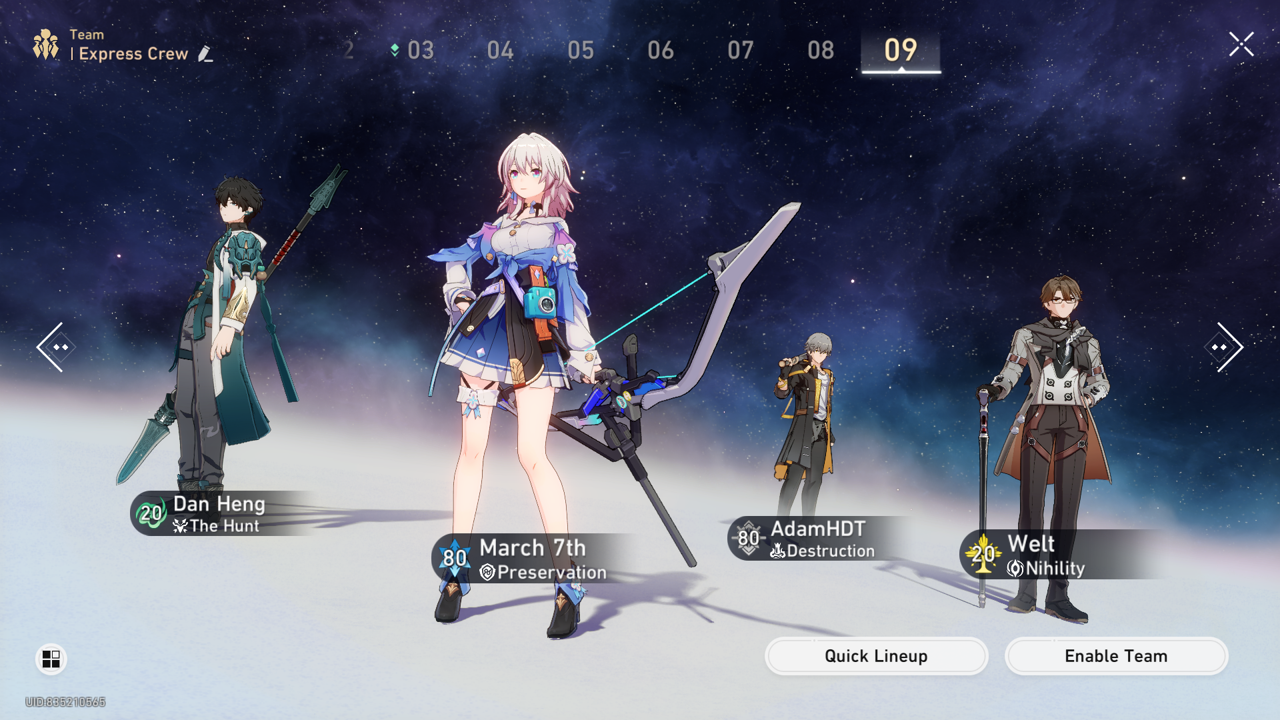Open the menu grid icon in bottom-left corner
Image resolution: width=1280 pixels, height=720 pixels.
51,659
